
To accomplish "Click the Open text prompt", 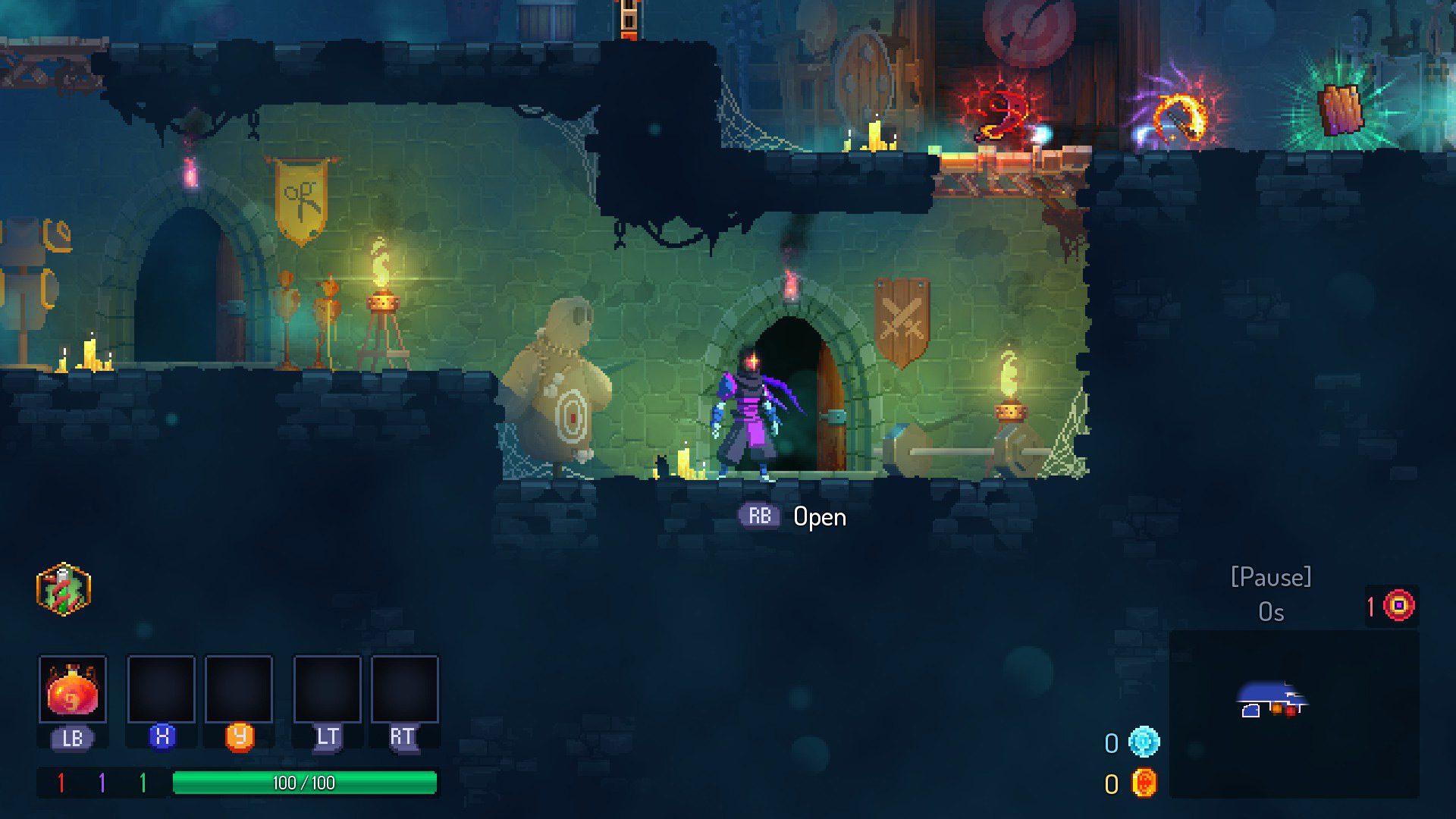I will click(820, 517).
